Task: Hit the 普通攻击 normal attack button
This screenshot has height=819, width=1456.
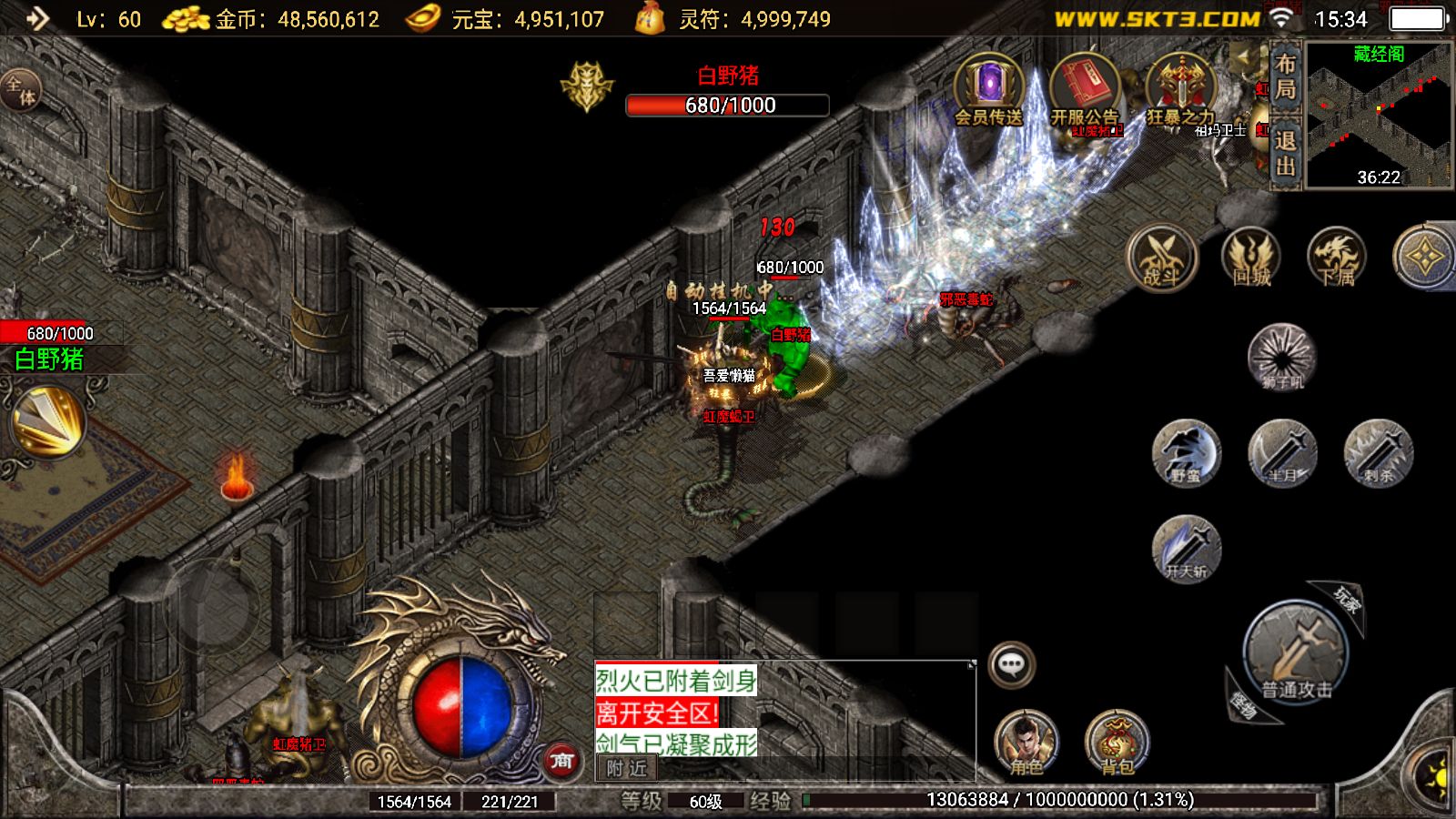Action: tap(1296, 652)
